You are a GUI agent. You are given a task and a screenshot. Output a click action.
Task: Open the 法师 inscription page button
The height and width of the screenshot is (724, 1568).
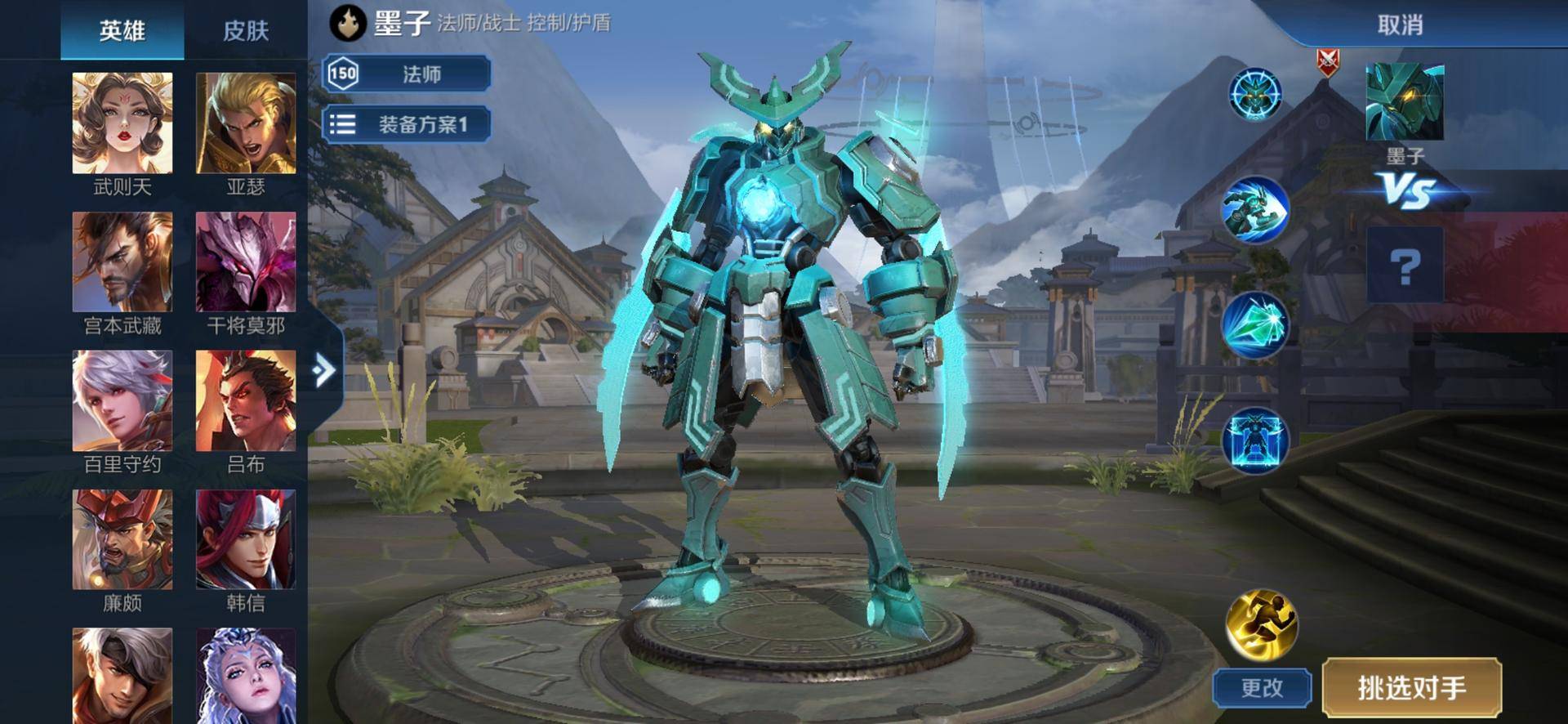(x=407, y=74)
